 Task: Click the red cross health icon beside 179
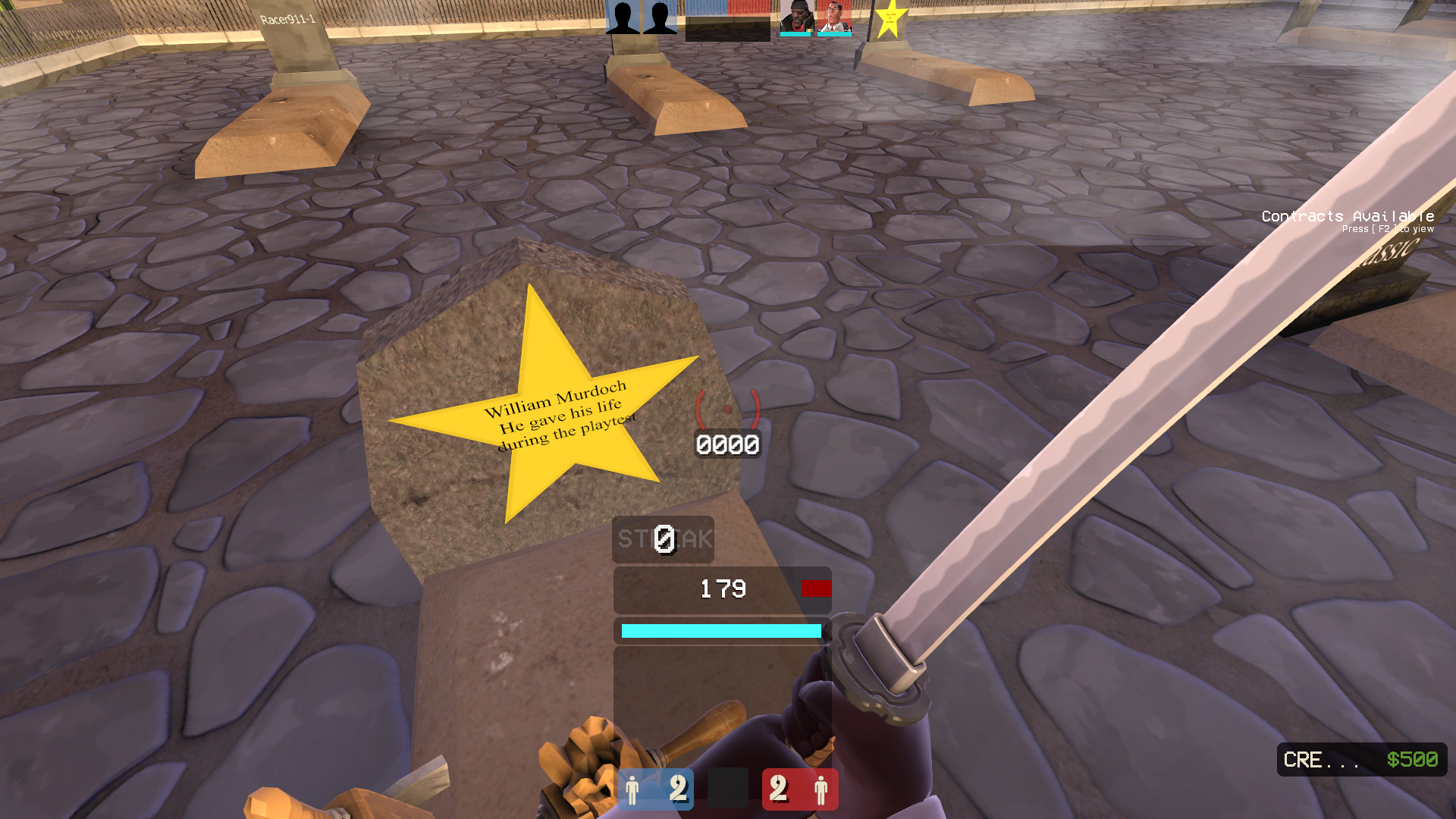[x=815, y=589]
